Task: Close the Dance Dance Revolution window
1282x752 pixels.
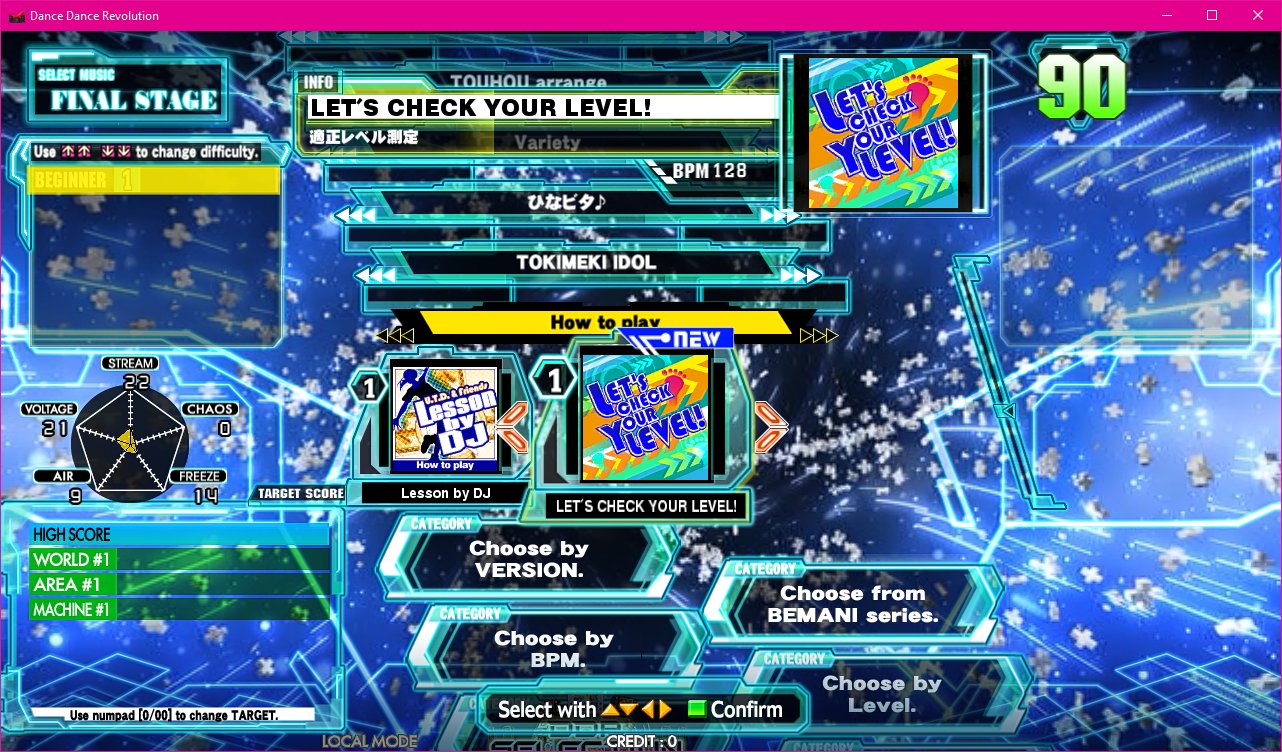Action: pos(1257,15)
